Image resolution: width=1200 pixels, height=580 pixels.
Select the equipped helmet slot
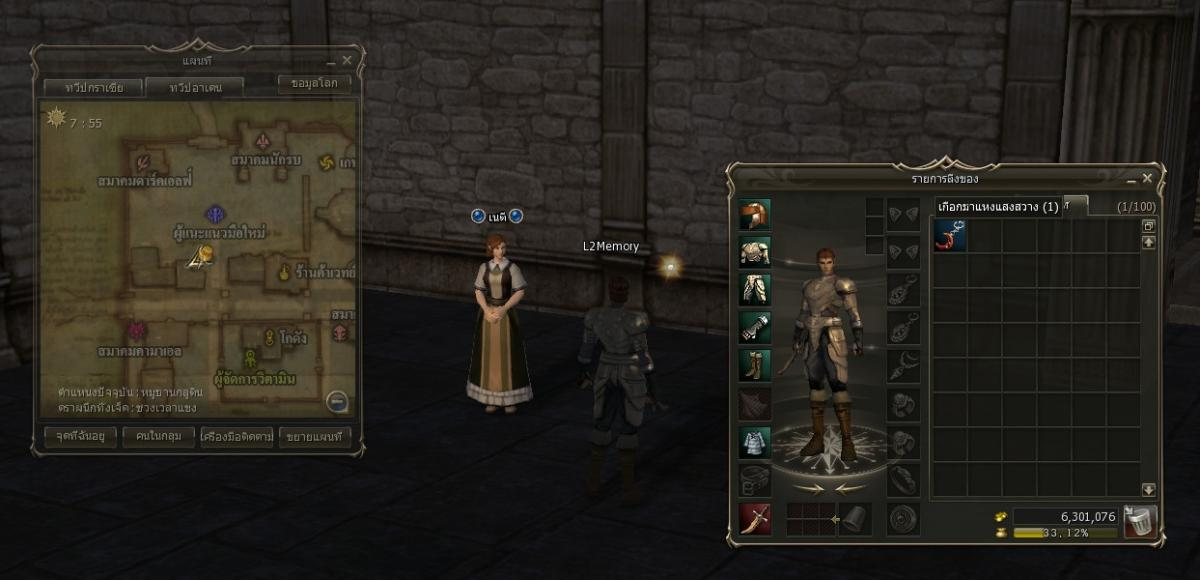(x=755, y=215)
